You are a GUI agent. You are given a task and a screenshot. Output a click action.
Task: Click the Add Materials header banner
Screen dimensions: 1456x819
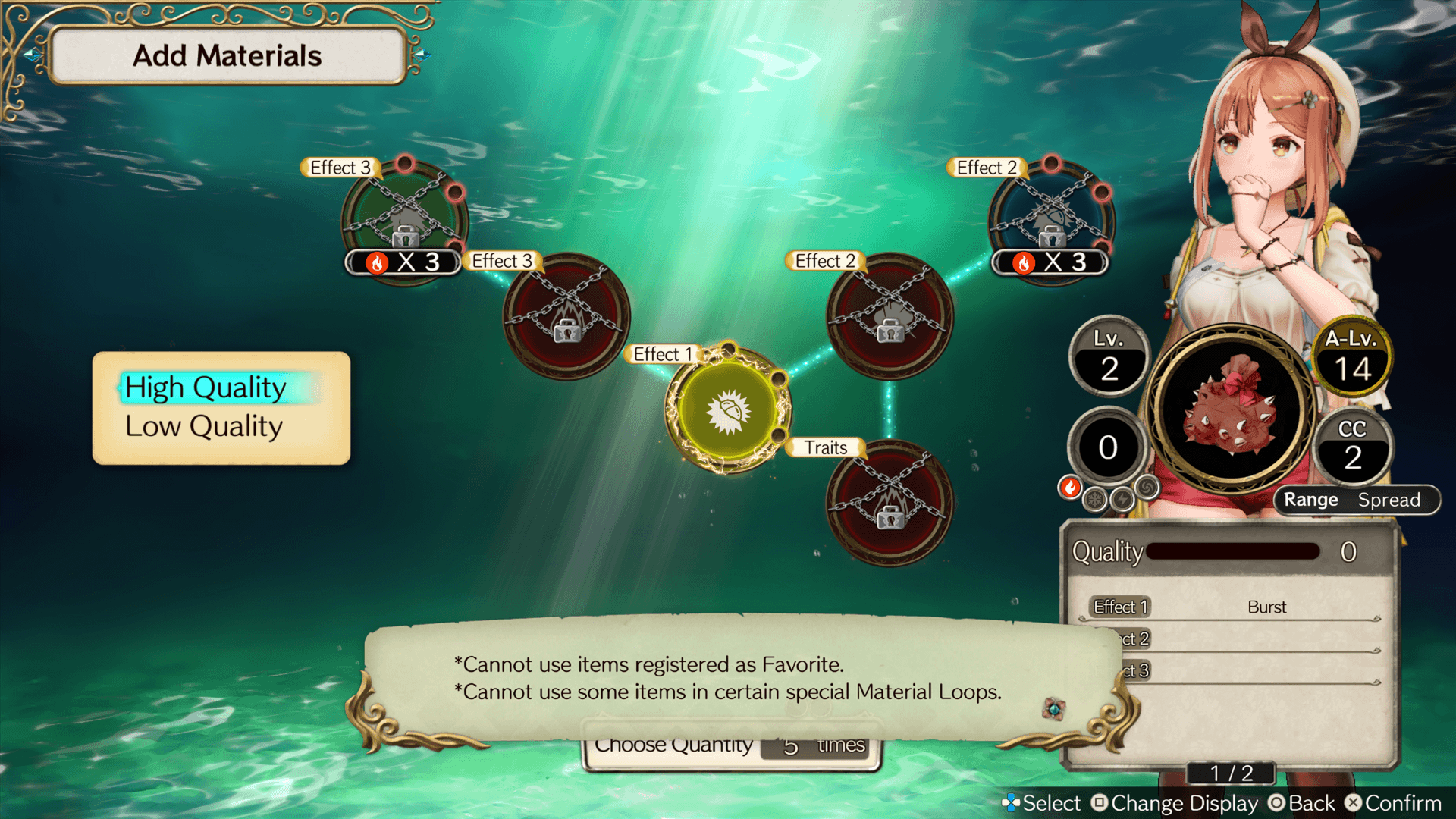coord(227,56)
